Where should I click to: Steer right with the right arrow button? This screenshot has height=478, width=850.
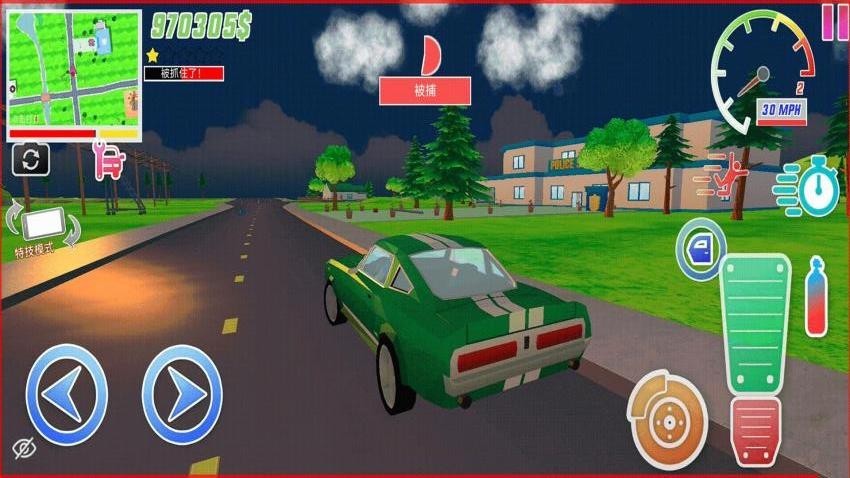click(182, 394)
